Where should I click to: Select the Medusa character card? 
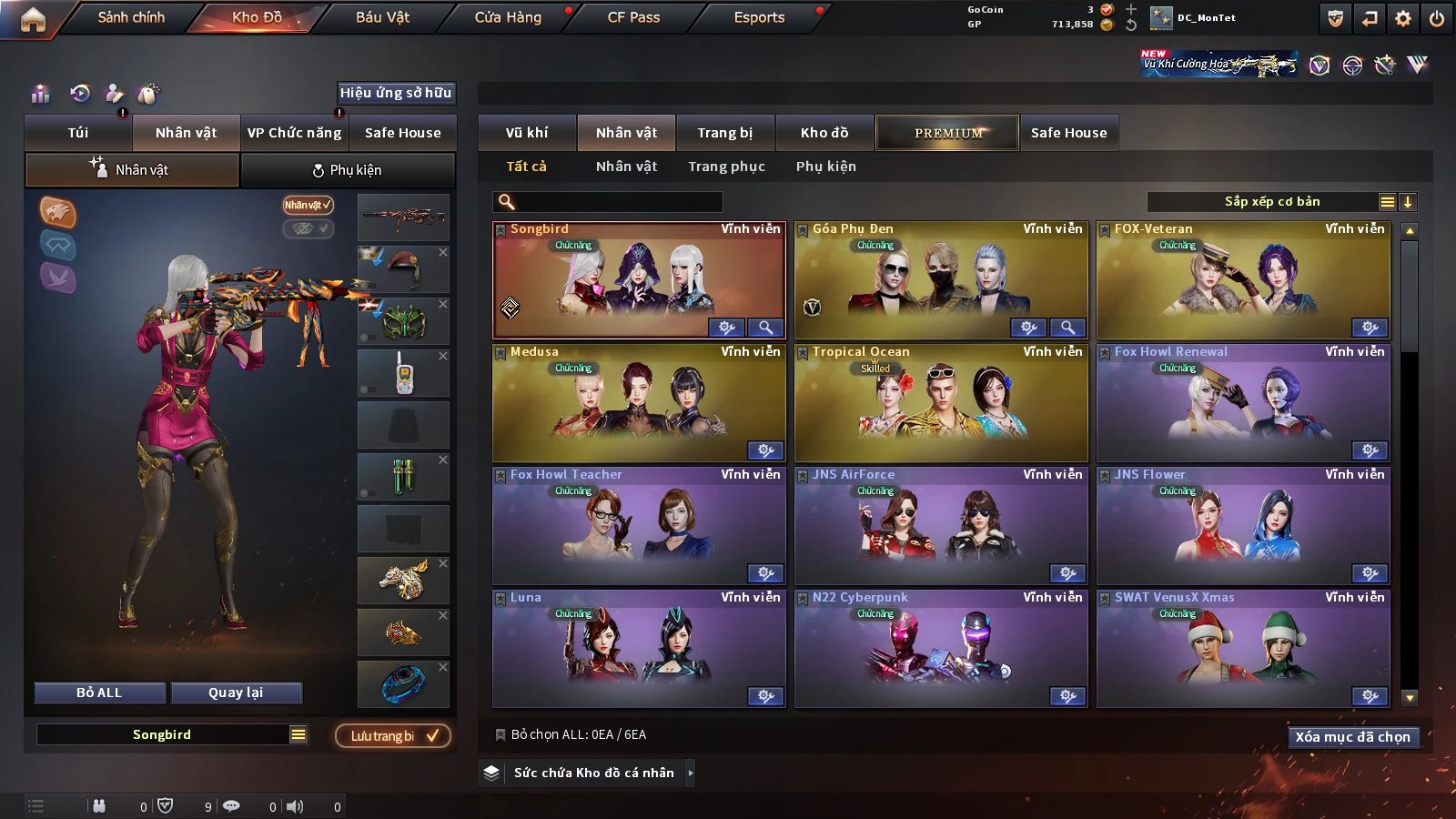point(639,402)
